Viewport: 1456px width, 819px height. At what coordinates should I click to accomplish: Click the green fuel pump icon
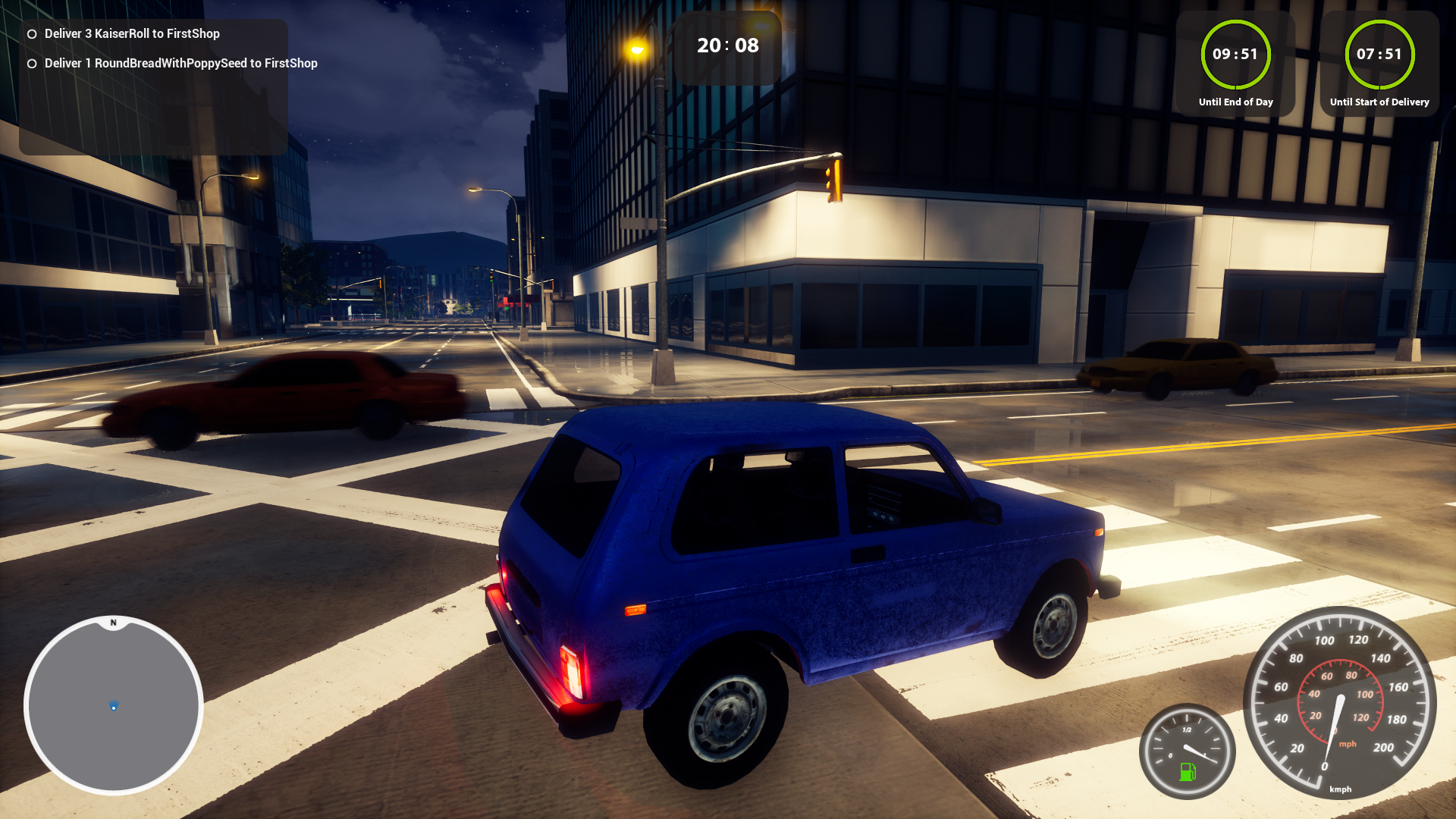1187,772
